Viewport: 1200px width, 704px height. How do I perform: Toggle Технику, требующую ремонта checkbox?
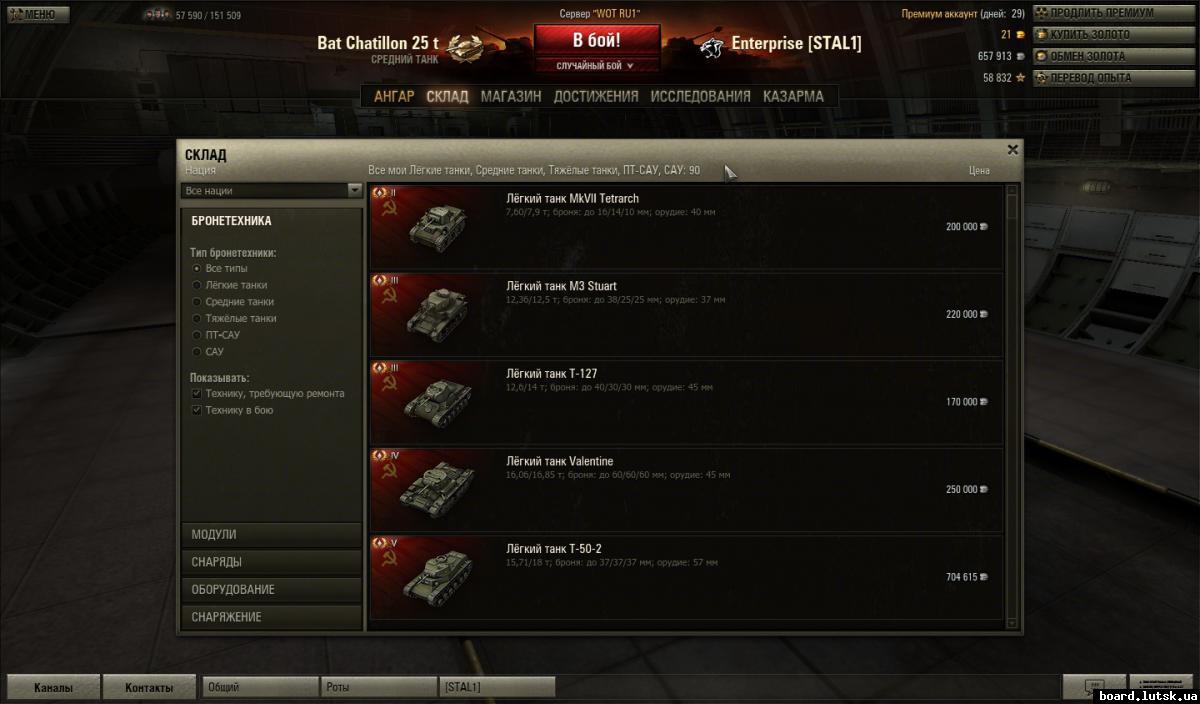coord(197,394)
